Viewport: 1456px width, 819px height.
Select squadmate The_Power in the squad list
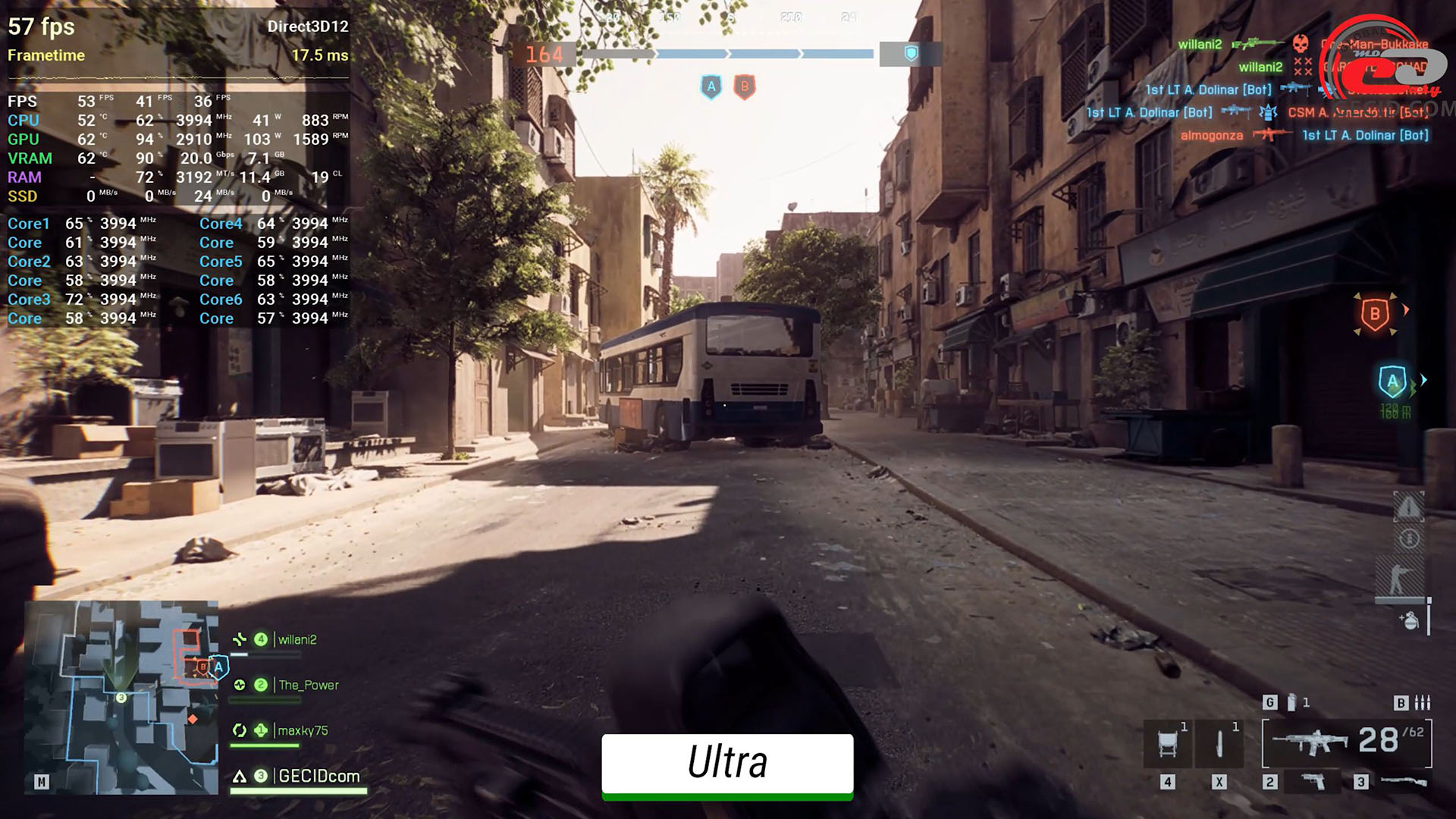click(308, 685)
